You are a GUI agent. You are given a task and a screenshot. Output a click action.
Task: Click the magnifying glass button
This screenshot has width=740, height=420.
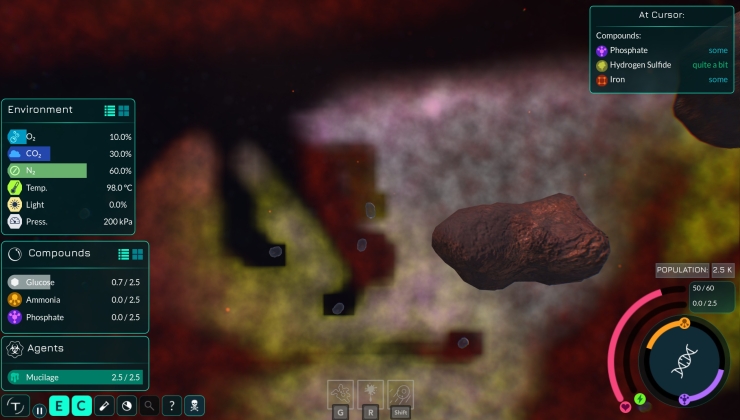(149, 406)
